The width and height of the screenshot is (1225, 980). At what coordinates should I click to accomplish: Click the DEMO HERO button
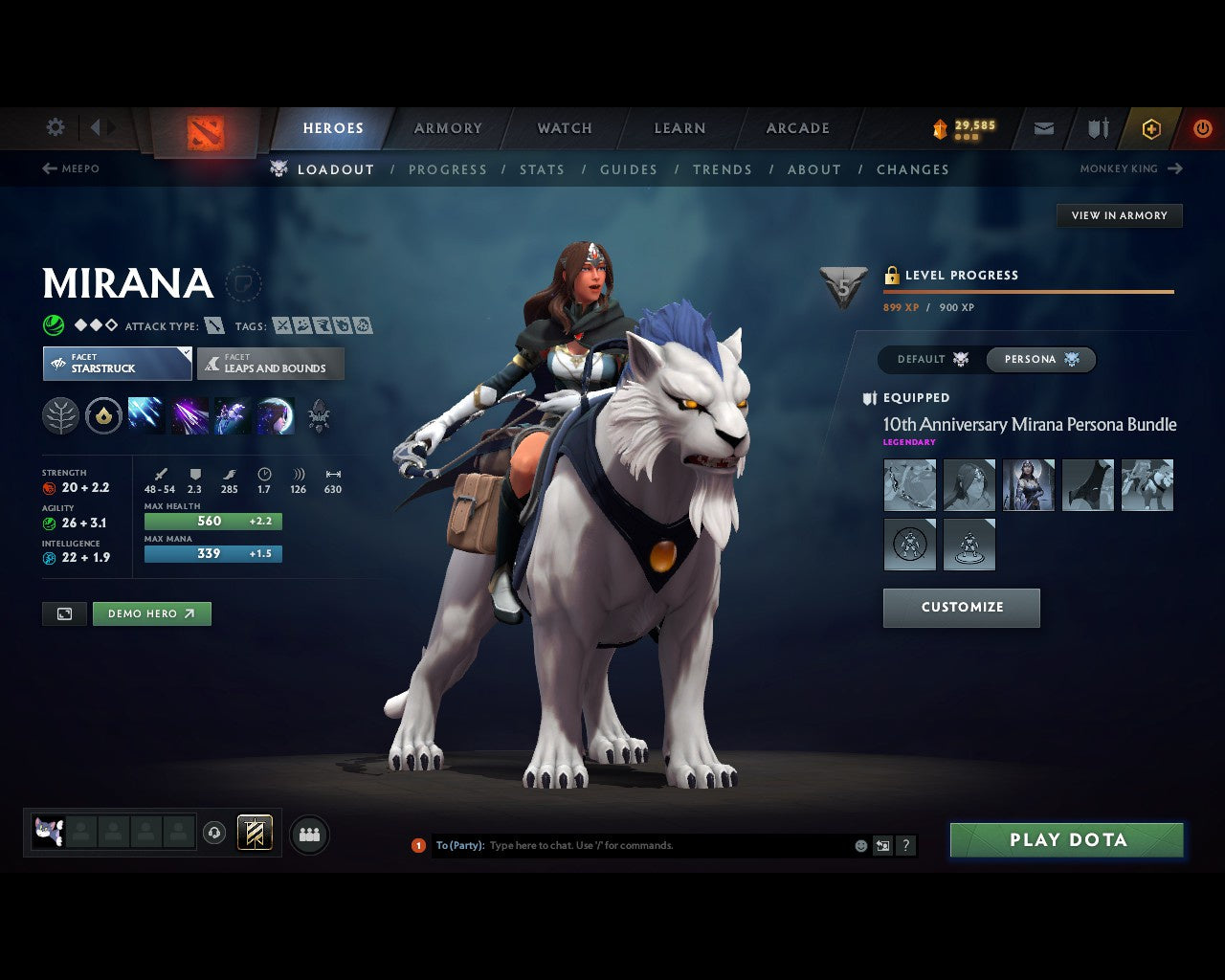[151, 613]
